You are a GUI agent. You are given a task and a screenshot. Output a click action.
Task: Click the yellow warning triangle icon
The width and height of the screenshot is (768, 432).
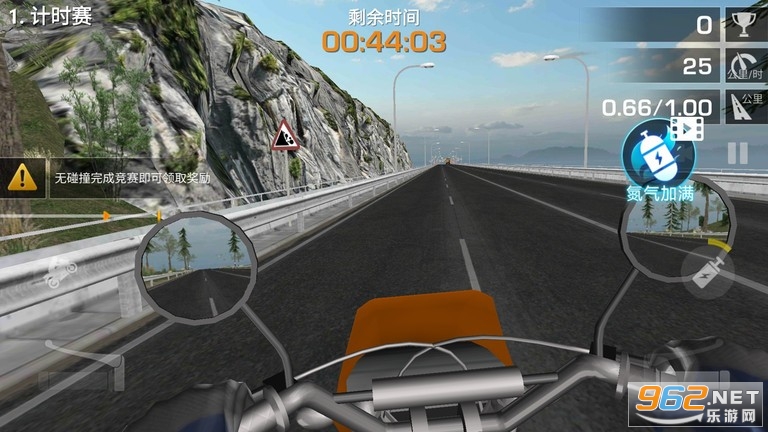(20, 178)
